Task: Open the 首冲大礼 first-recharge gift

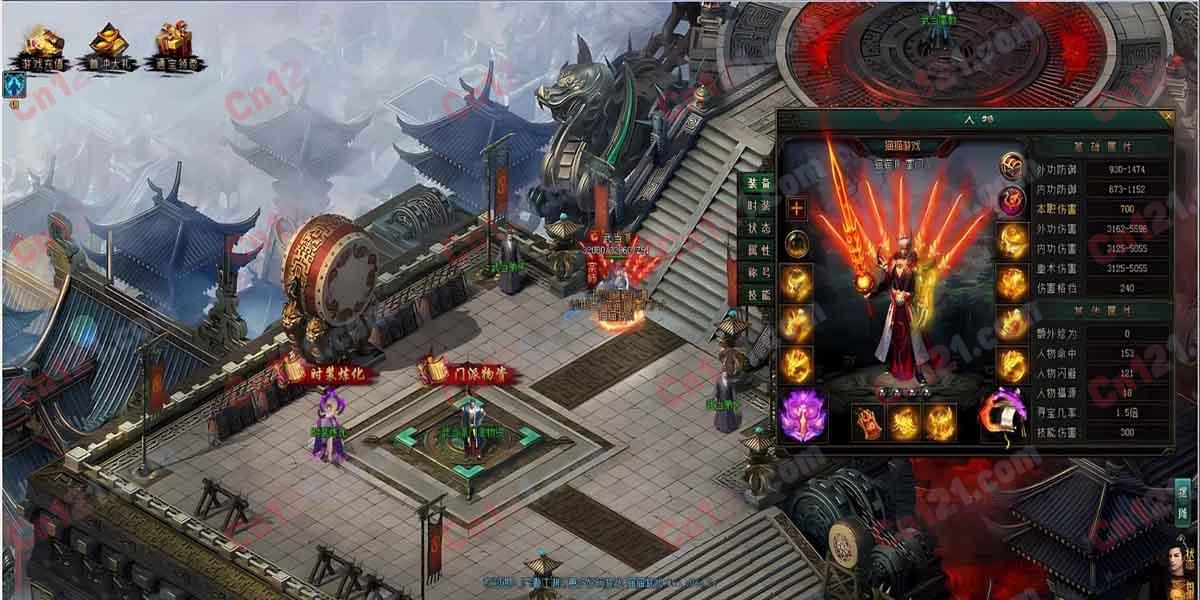Action: pyautogui.click(x=107, y=45)
